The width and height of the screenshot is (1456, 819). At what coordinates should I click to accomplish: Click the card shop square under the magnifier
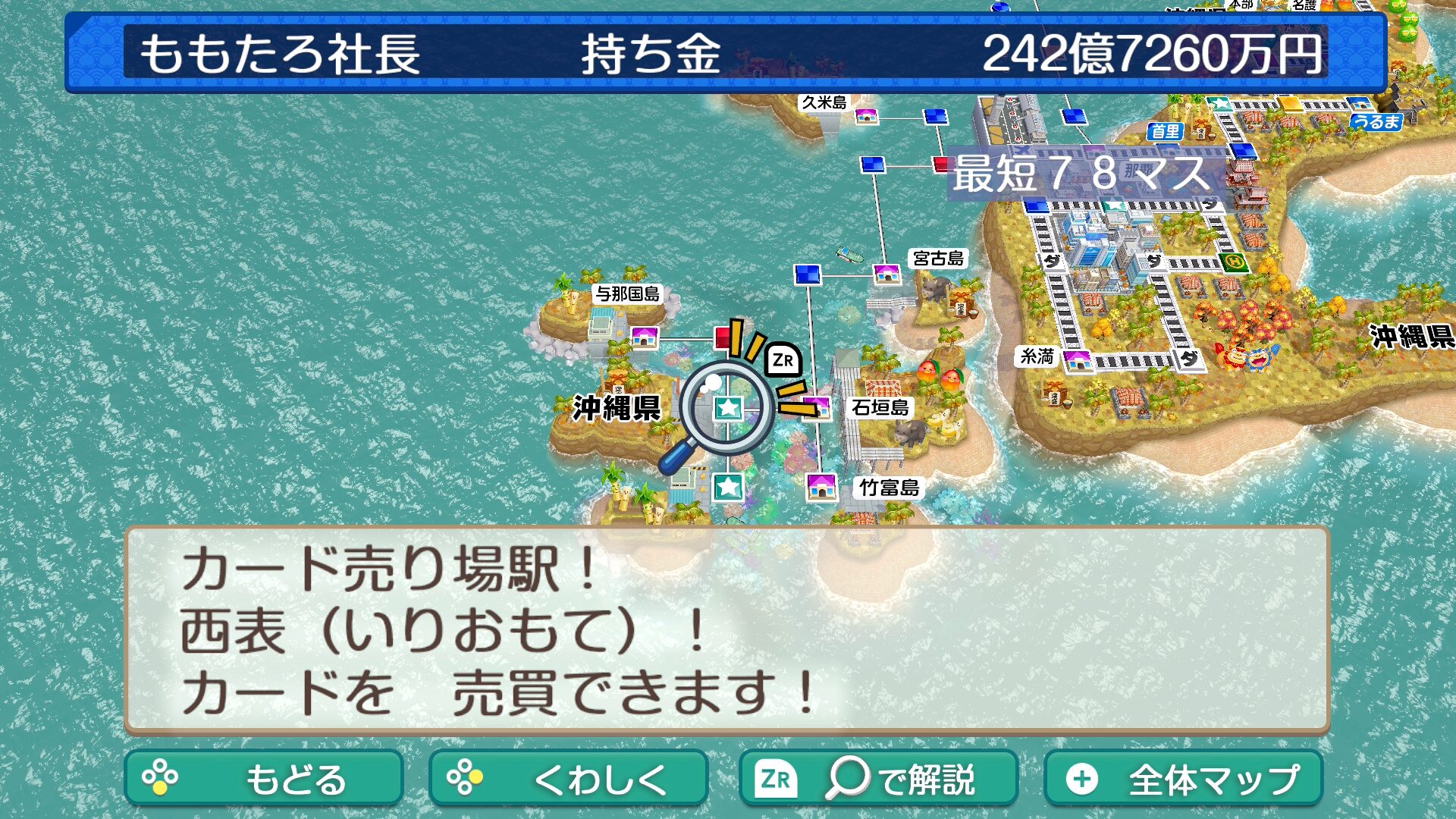coord(728,408)
